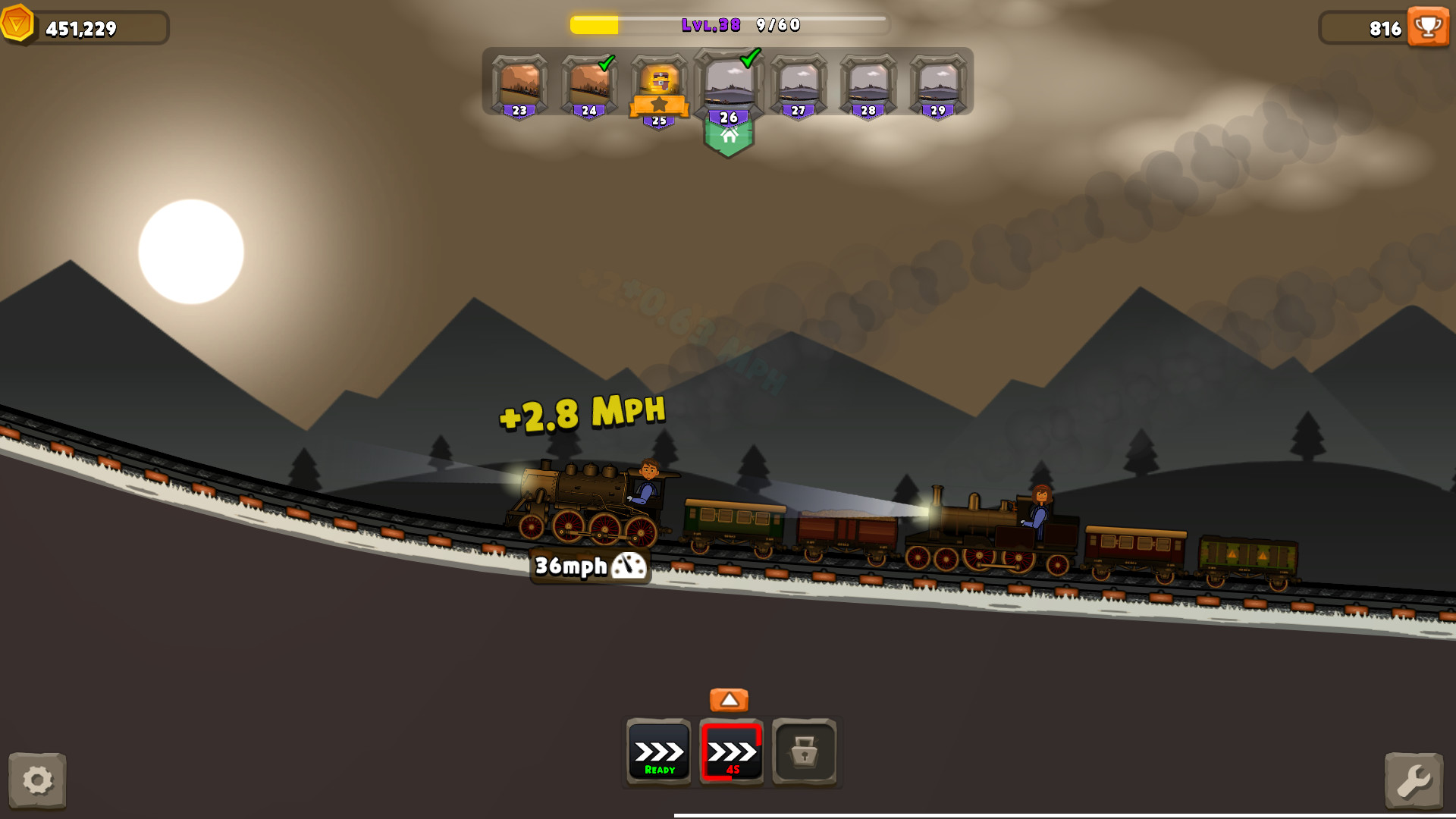This screenshot has height=819, width=1456.
Task: Click the boost icon on 4s cooldown
Action: pos(730,752)
